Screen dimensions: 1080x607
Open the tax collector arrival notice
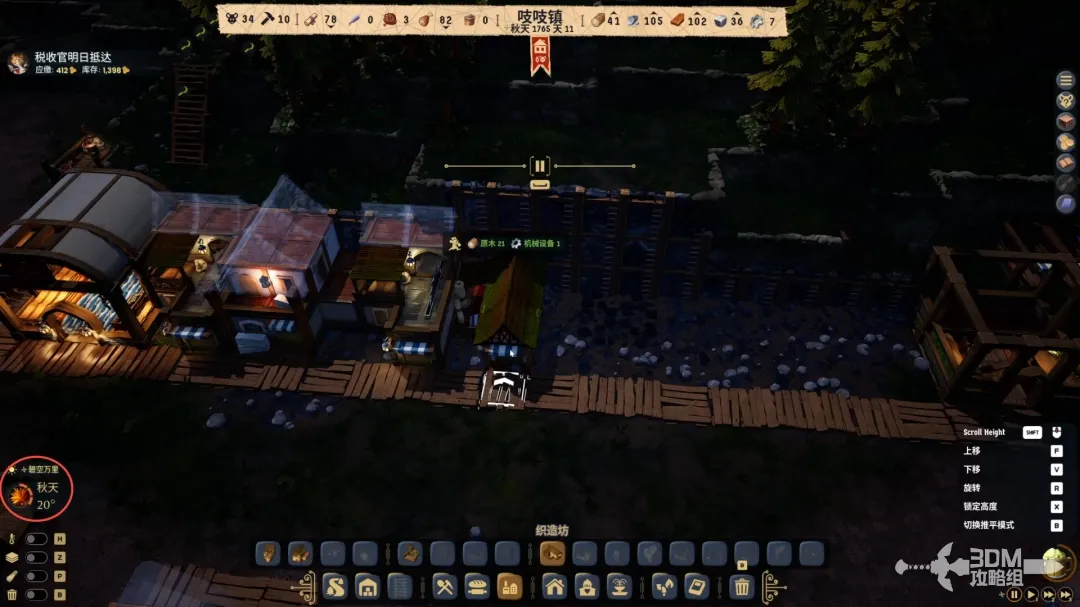click(70, 58)
